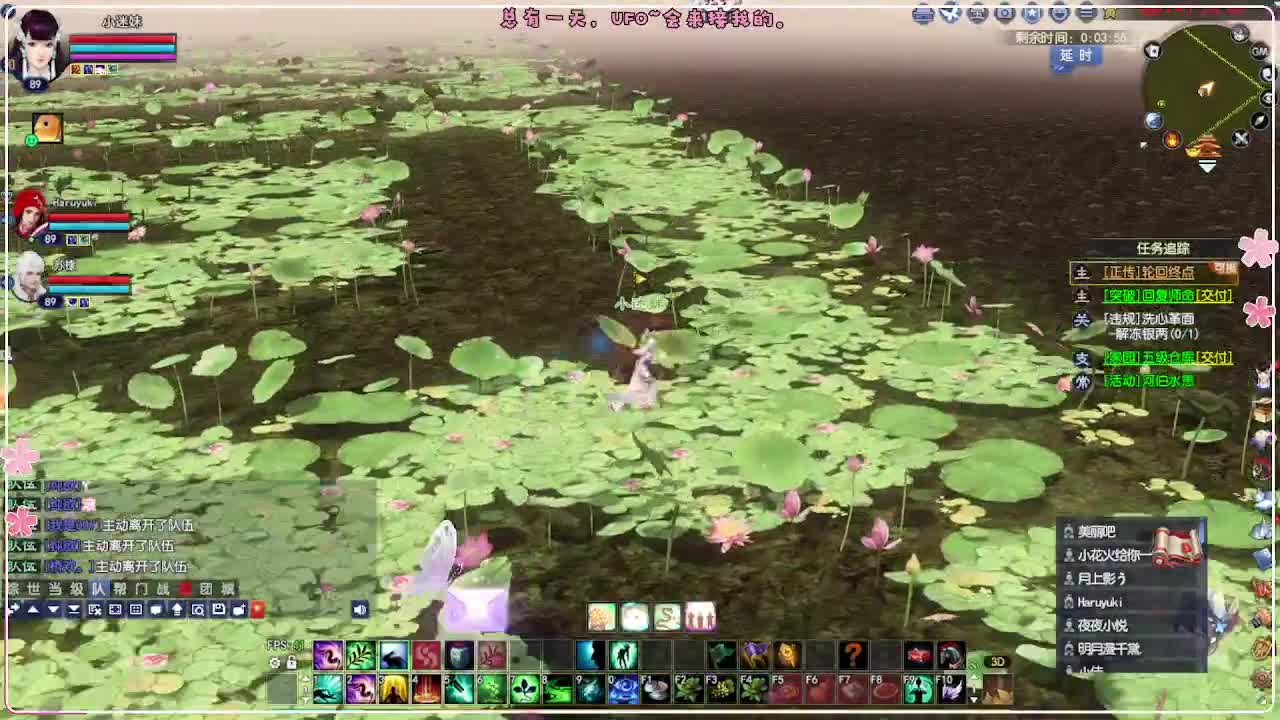Click the GM icon beside the minimap
This screenshot has width=1280, height=720.
[1261, 52]
